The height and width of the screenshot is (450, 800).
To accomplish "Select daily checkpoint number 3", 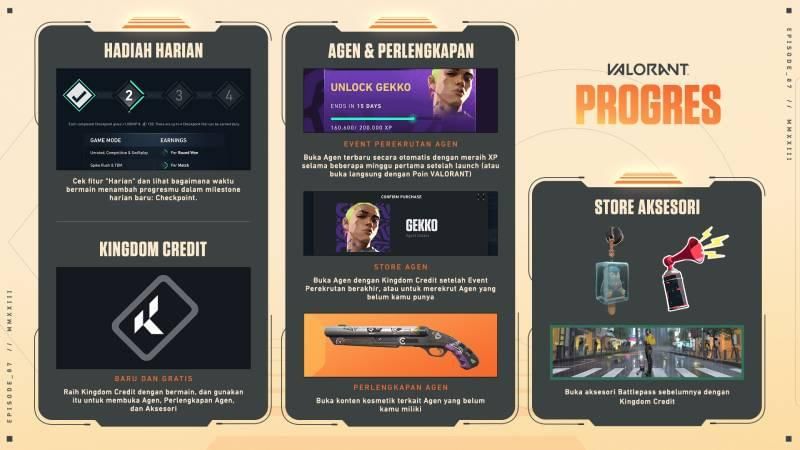I will 179,97.
